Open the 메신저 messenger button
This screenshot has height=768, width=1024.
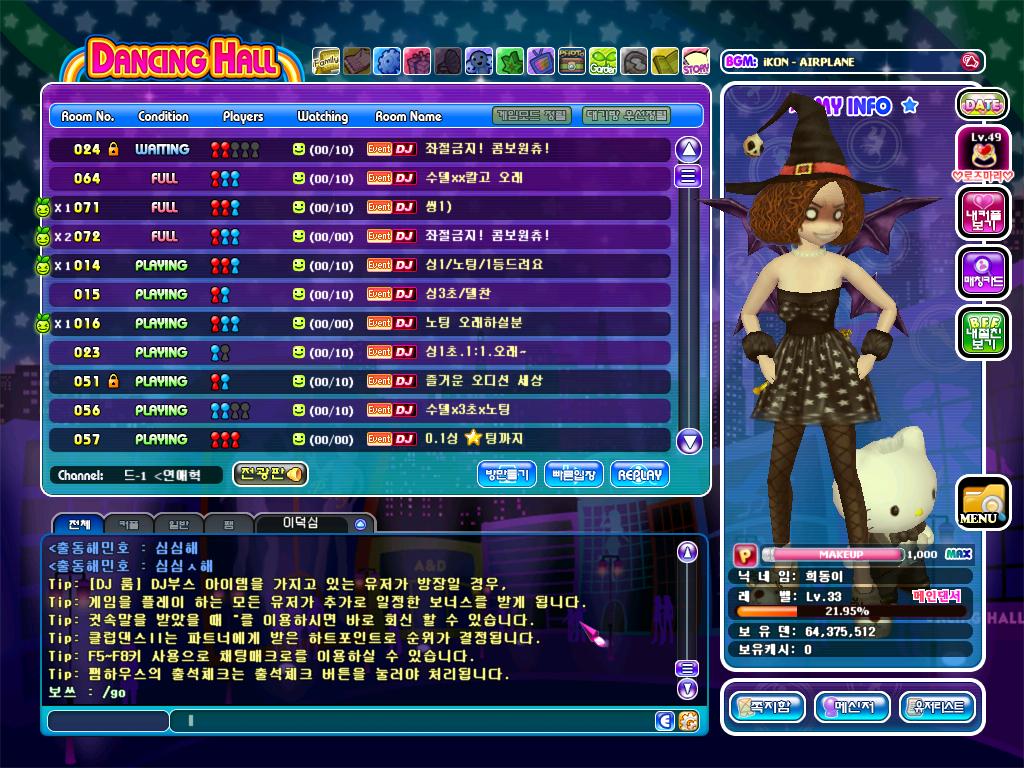tap(852, 708)
